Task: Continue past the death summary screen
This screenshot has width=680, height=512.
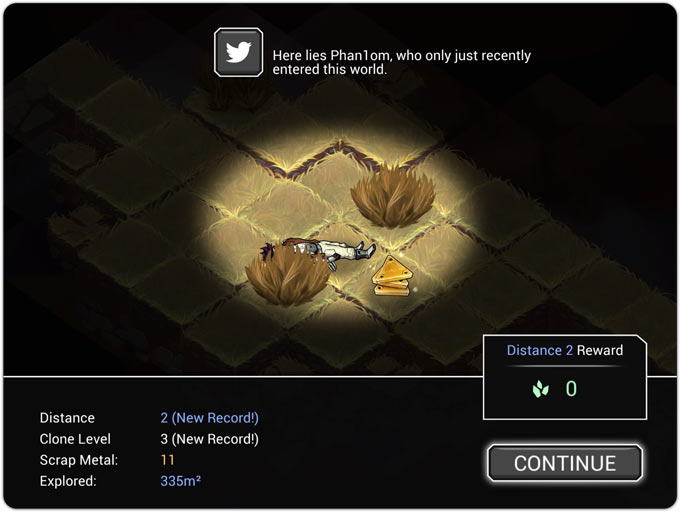Action: [x=565, y=463]
